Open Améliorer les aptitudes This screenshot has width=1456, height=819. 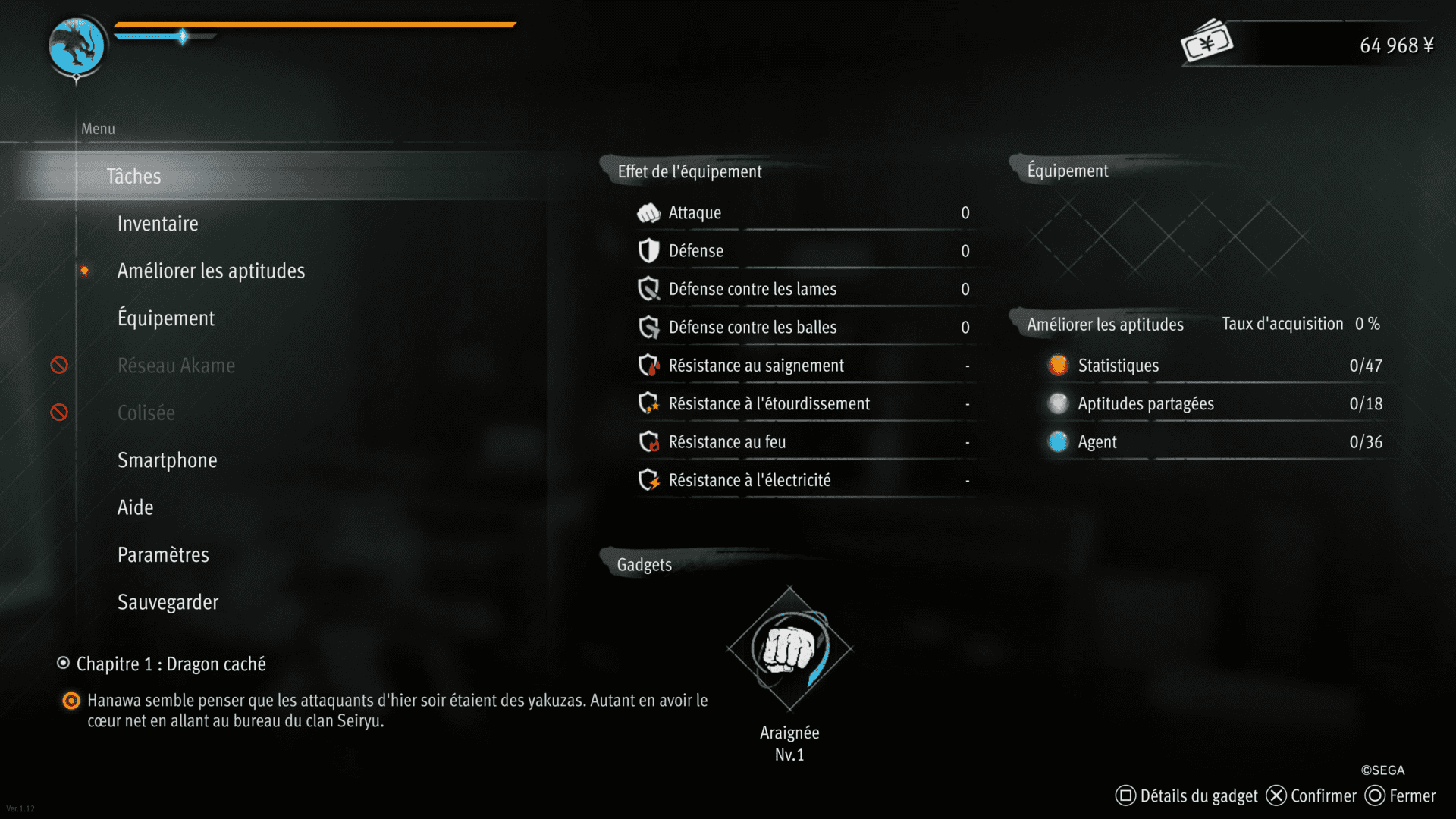pos(211,271)
